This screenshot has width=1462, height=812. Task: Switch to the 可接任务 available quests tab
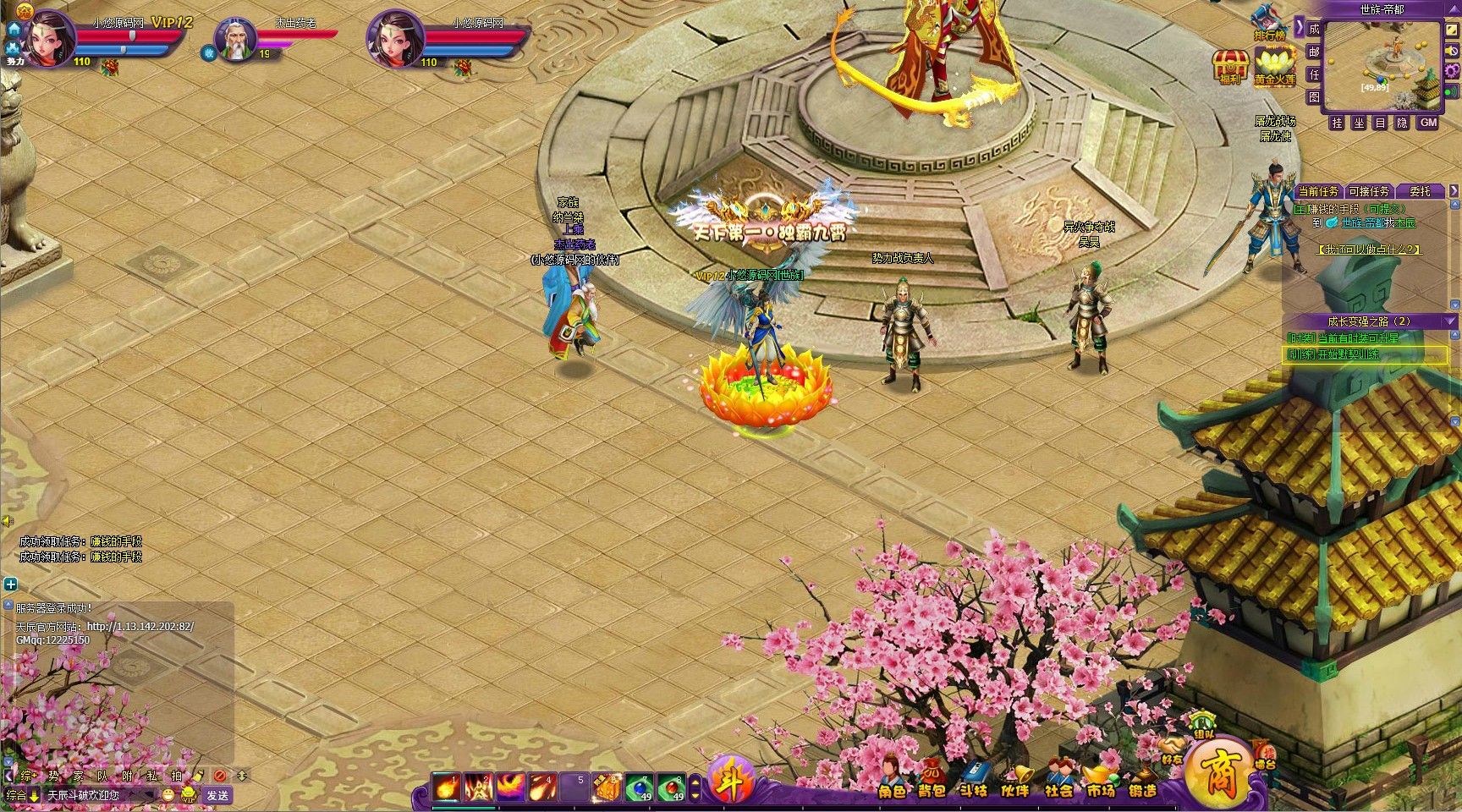(x=1369, y=192)
